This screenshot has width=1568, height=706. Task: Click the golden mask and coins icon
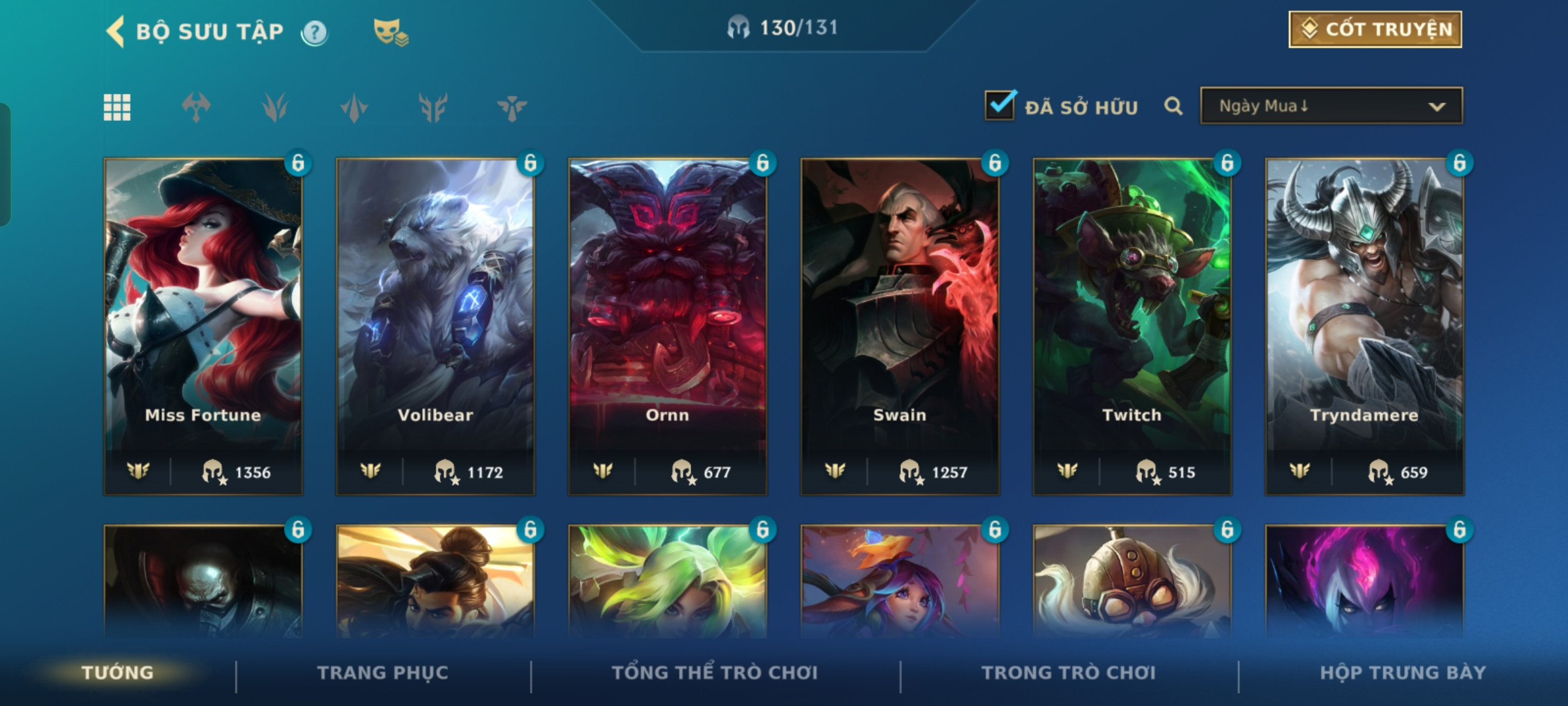[x=390, y=32]
